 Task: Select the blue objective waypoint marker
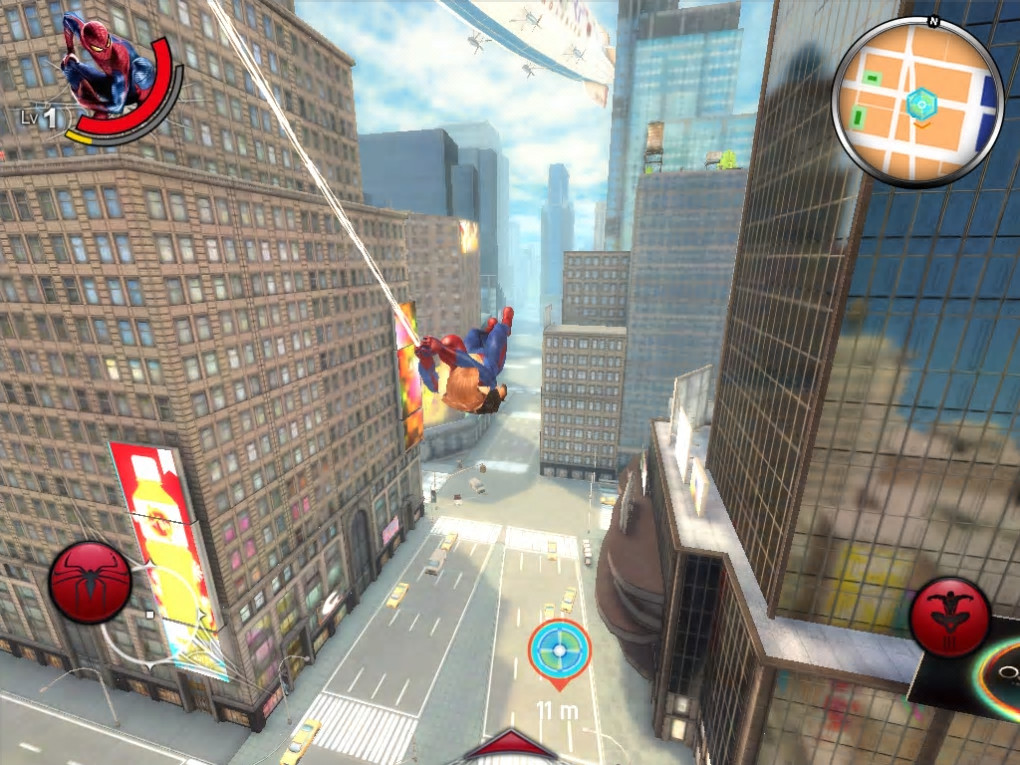(560, 650)
